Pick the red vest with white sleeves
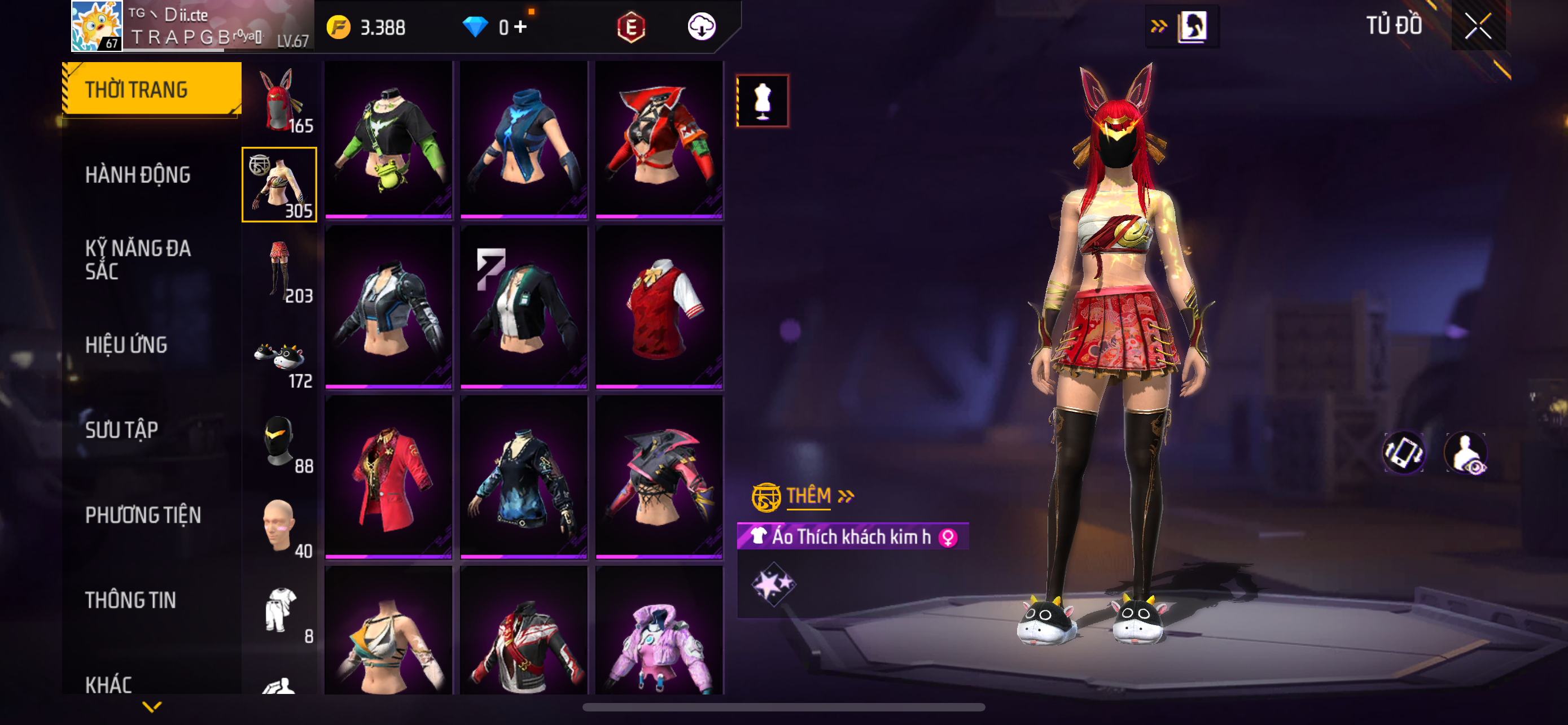Image resolution: width=1568 pixels, height=725 pixels. pyautogui.click(x=659, y=307)
